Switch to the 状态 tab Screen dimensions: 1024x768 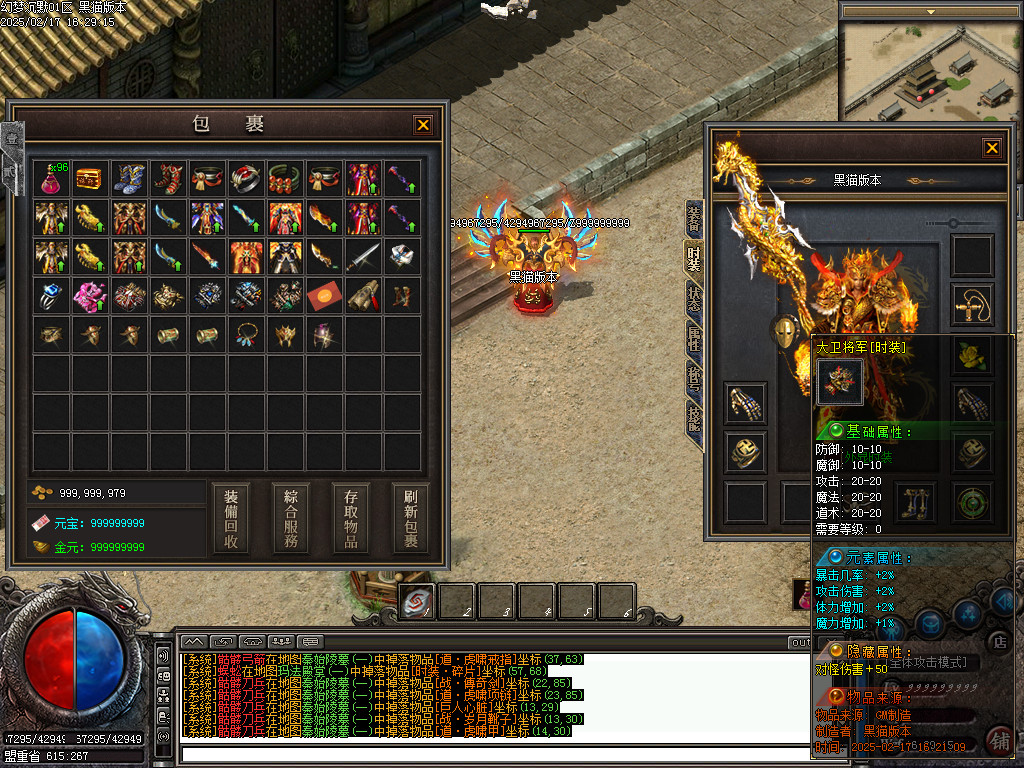click(x=693, y=298)
